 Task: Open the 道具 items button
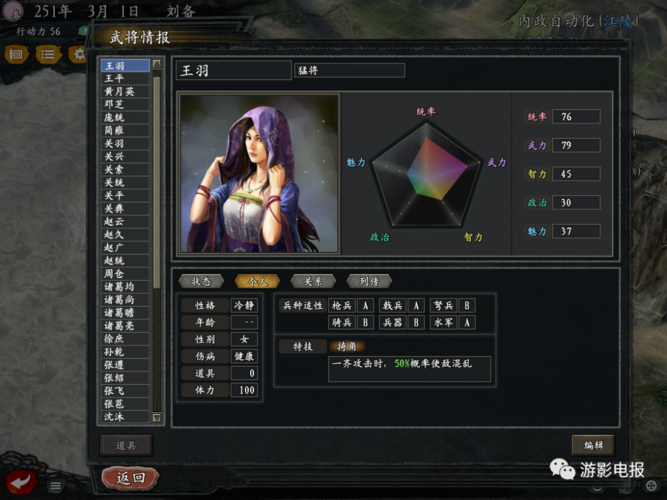pyautogui.click(x=125, y=445)
